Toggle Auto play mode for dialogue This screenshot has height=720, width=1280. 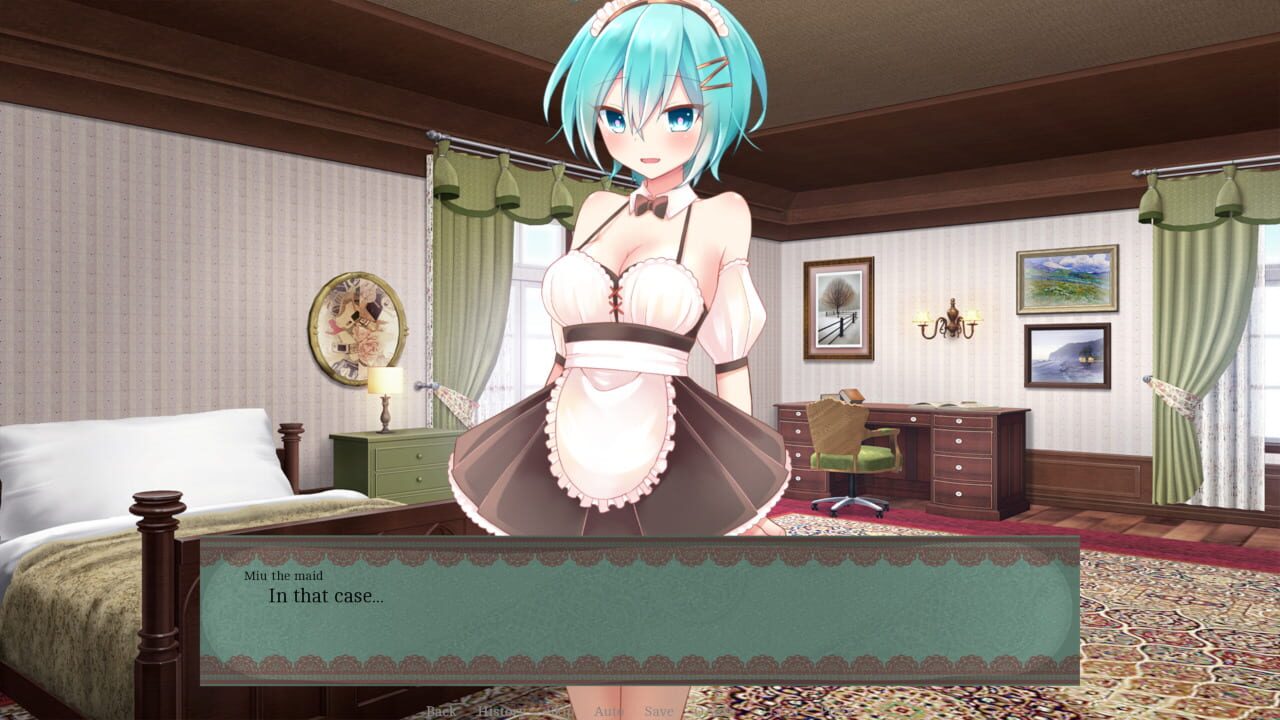pos(609,711)
